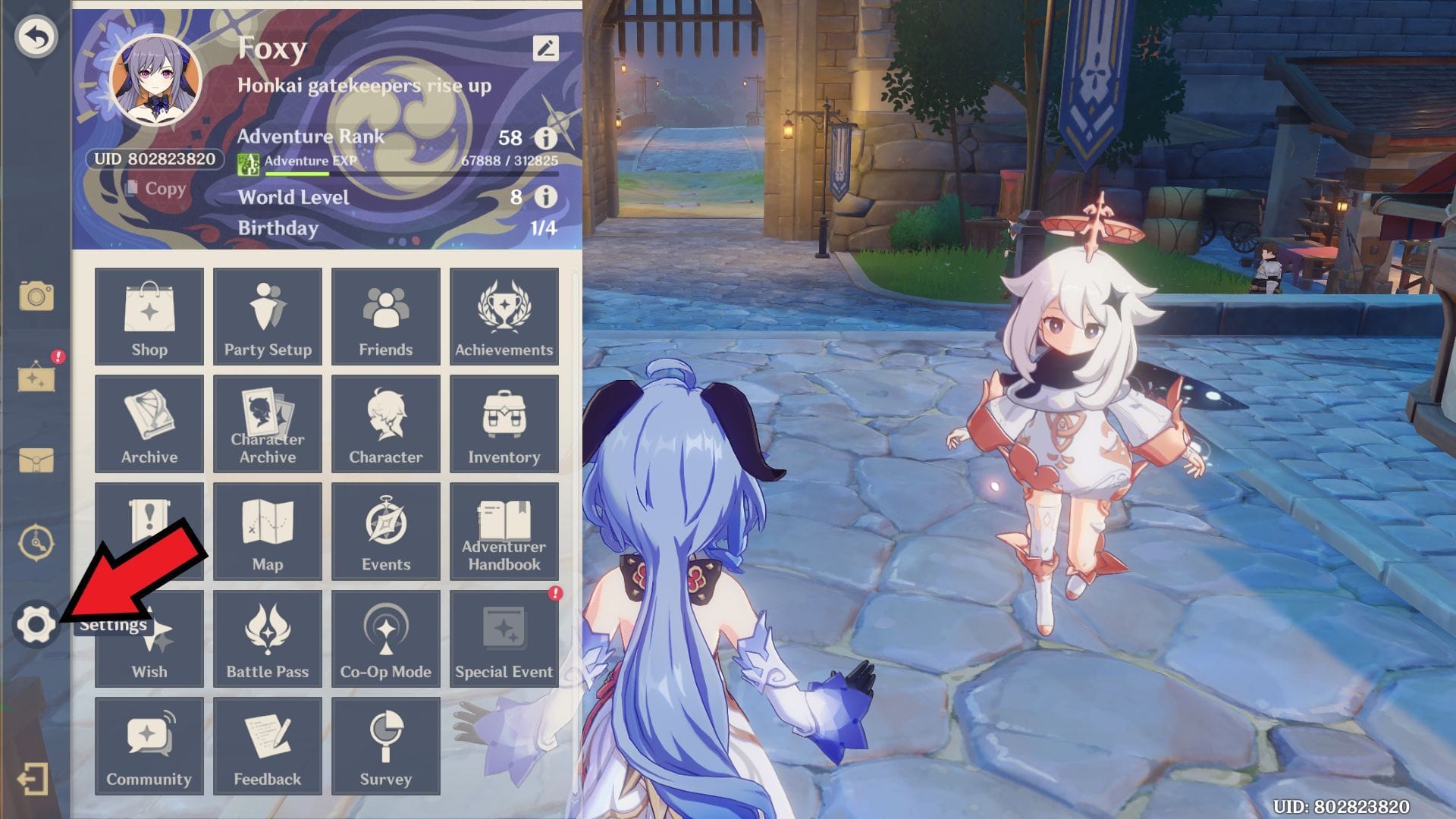
Task: Open the Wish screen
Action: (x=149, y=639)
